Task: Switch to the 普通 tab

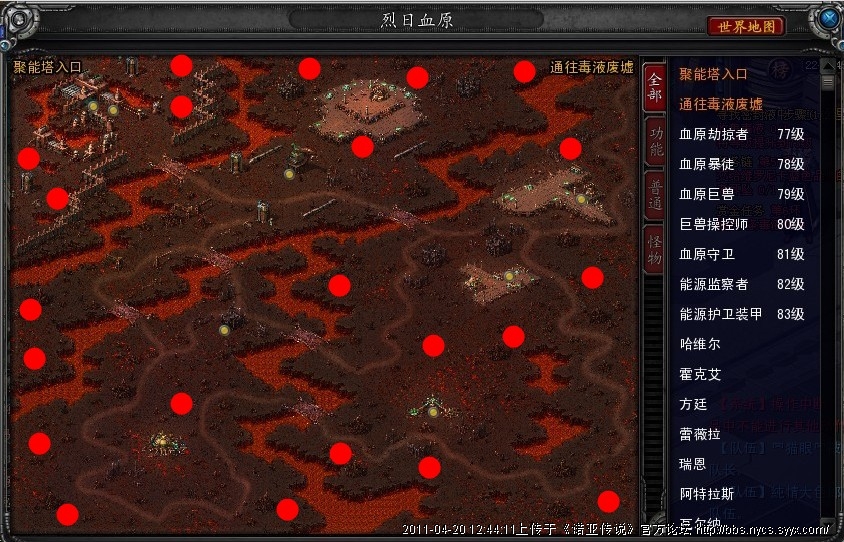Action: pyautogui.click(x=654, y=195)
